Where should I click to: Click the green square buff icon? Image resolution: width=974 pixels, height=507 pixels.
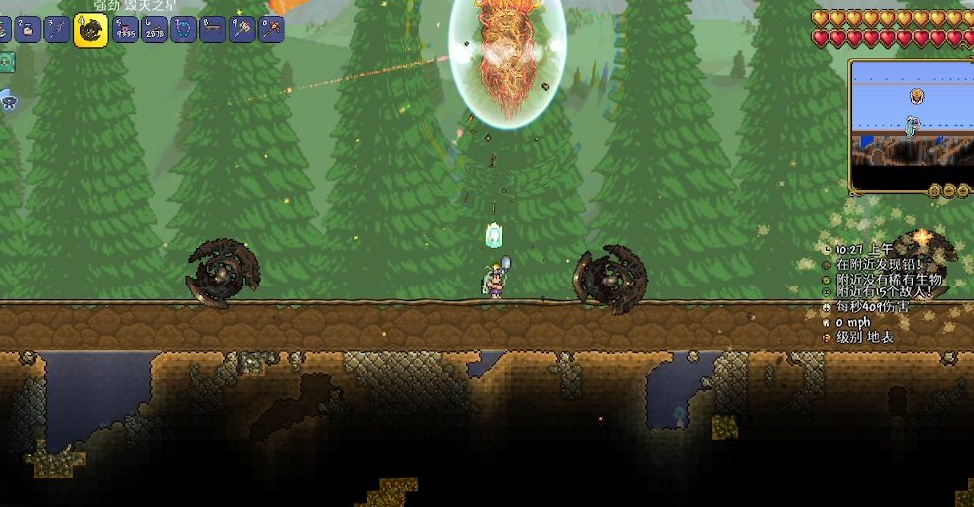pos(7,63)
